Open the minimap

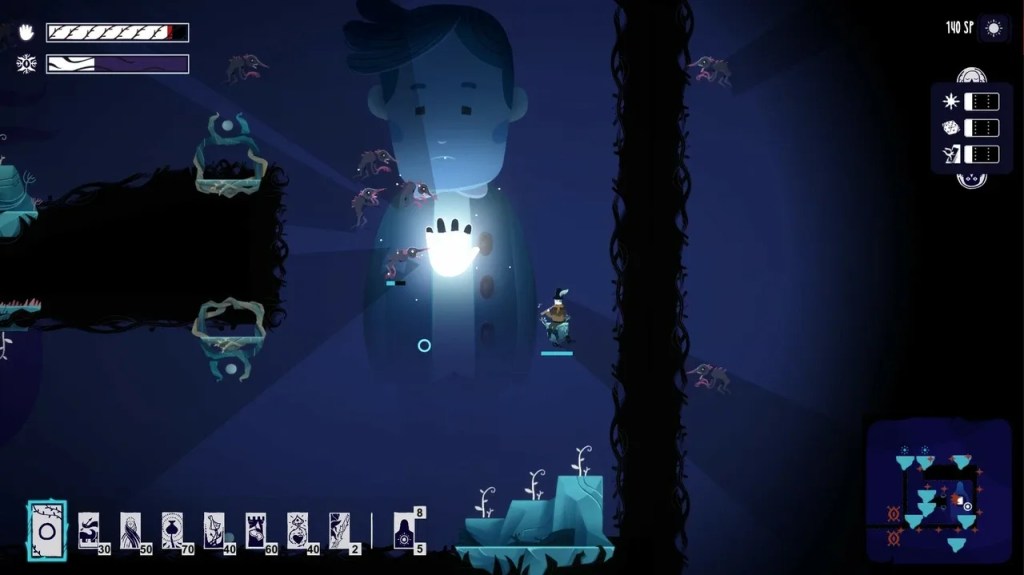937,490
